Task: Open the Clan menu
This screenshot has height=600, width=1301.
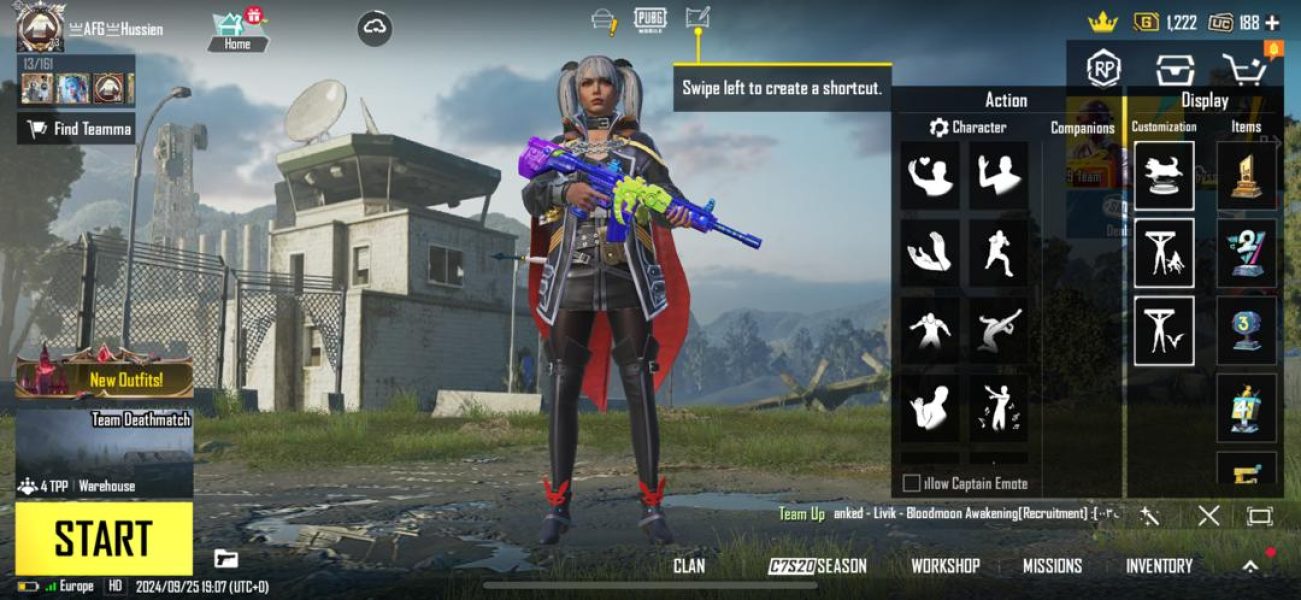Action: pyautogui.click(x=689, y=566)
